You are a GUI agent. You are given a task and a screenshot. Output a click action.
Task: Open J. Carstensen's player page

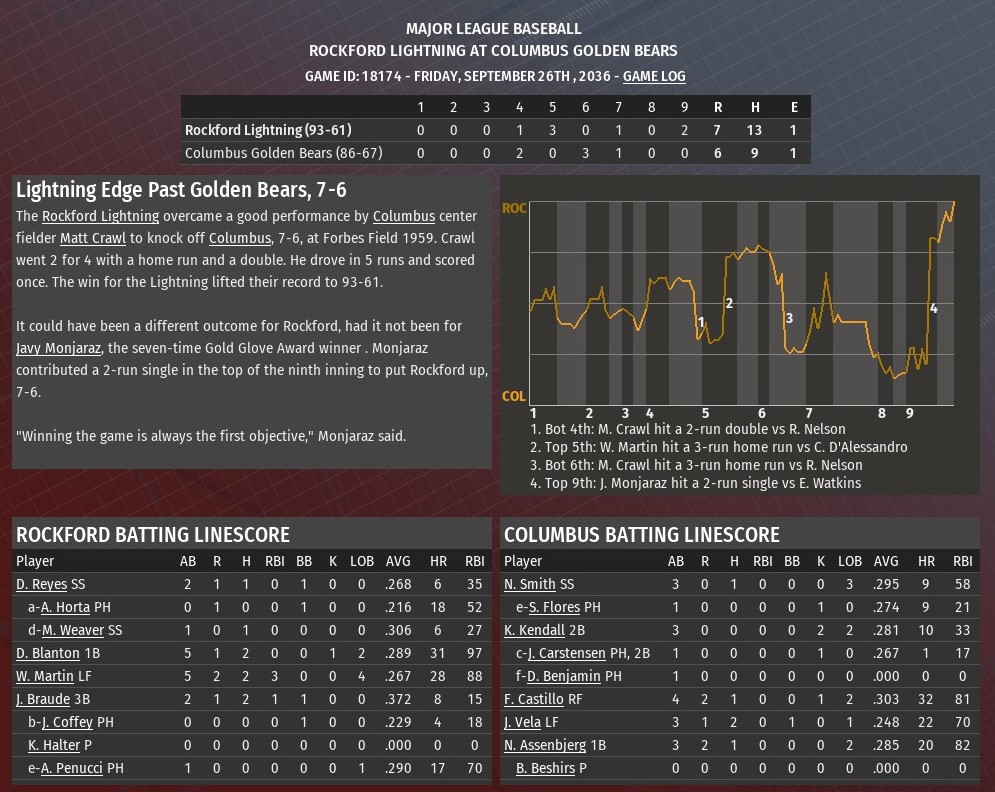[x=566, y=653]
